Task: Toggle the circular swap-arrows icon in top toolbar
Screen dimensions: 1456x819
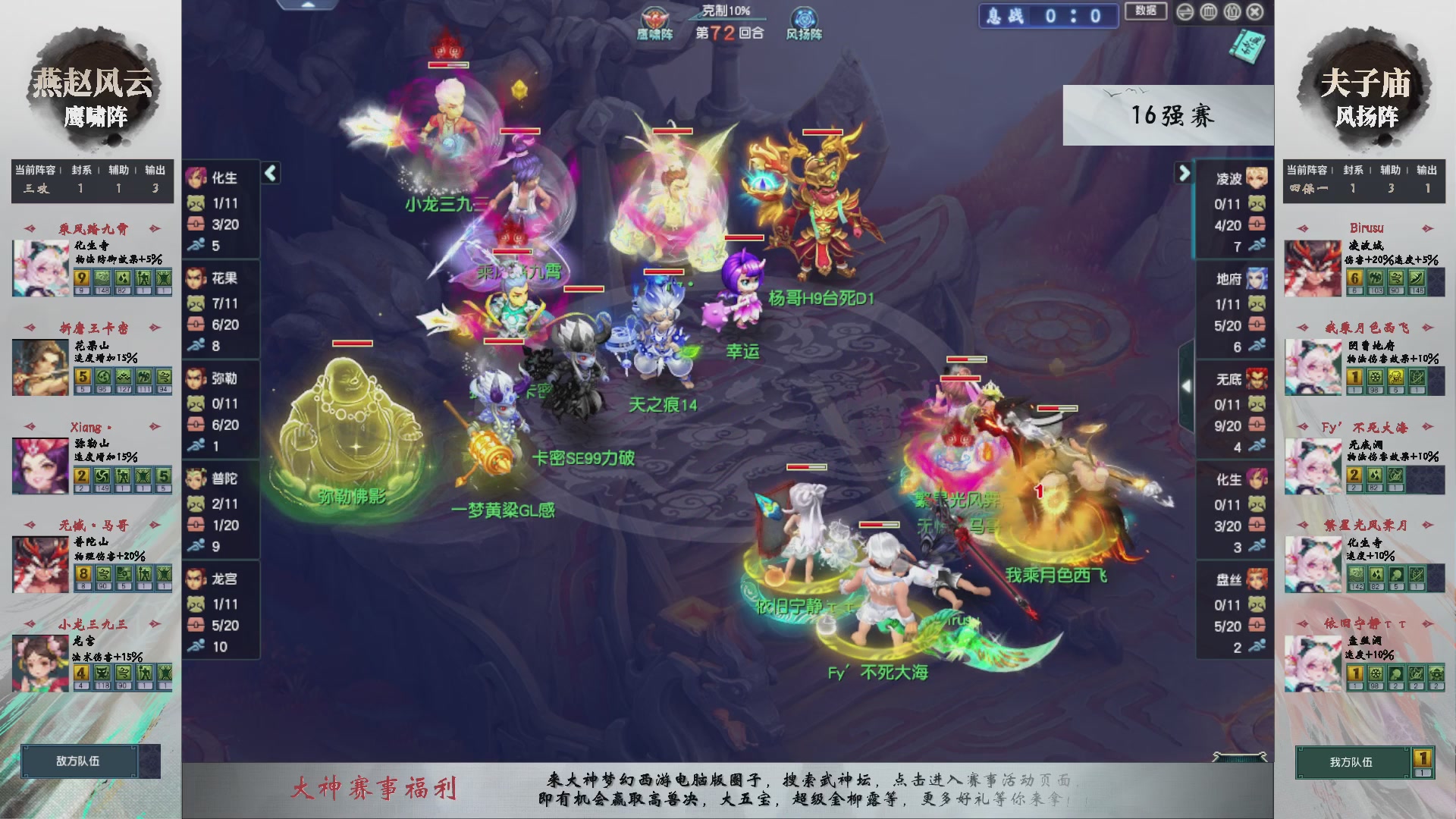Action: point(1185,12)
